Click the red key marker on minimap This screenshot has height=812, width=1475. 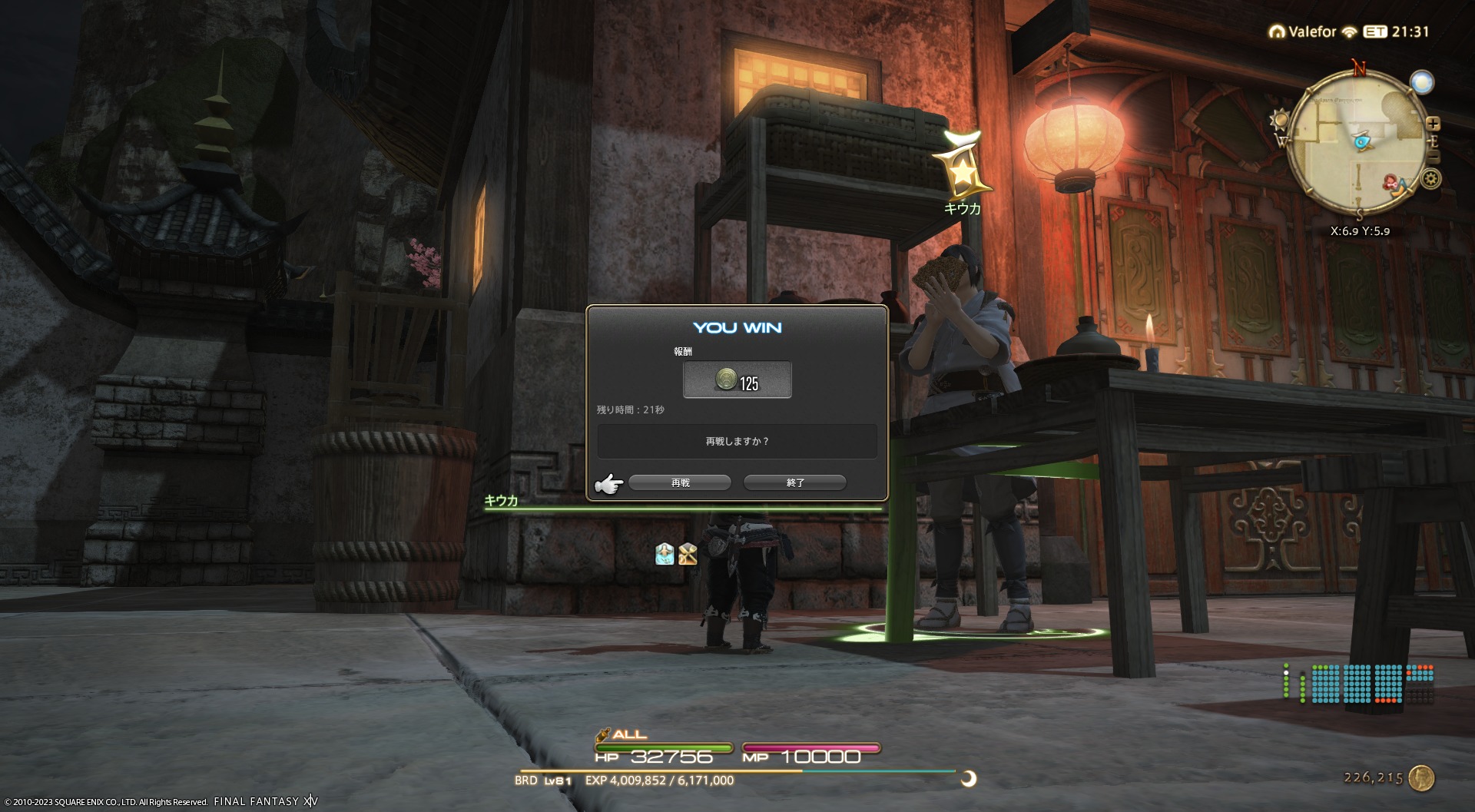pos(1393,183)
